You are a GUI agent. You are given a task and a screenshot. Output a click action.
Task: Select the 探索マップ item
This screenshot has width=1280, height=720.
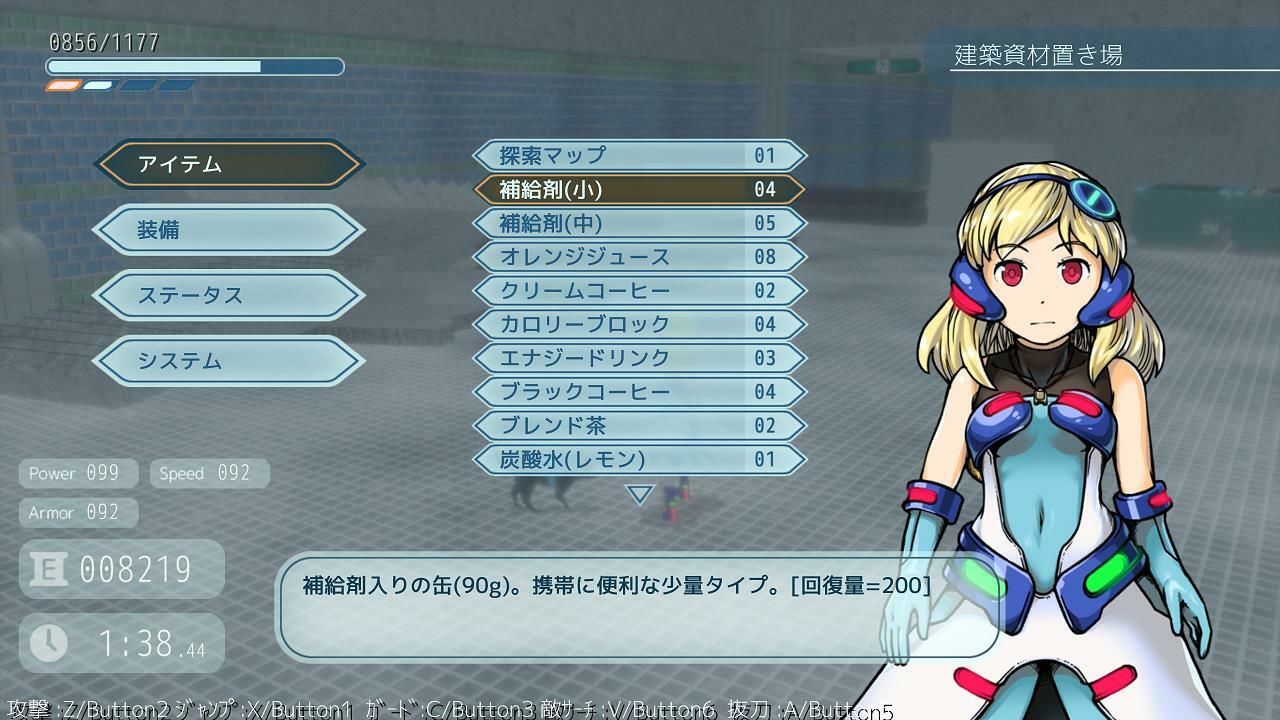coord(640,155)
